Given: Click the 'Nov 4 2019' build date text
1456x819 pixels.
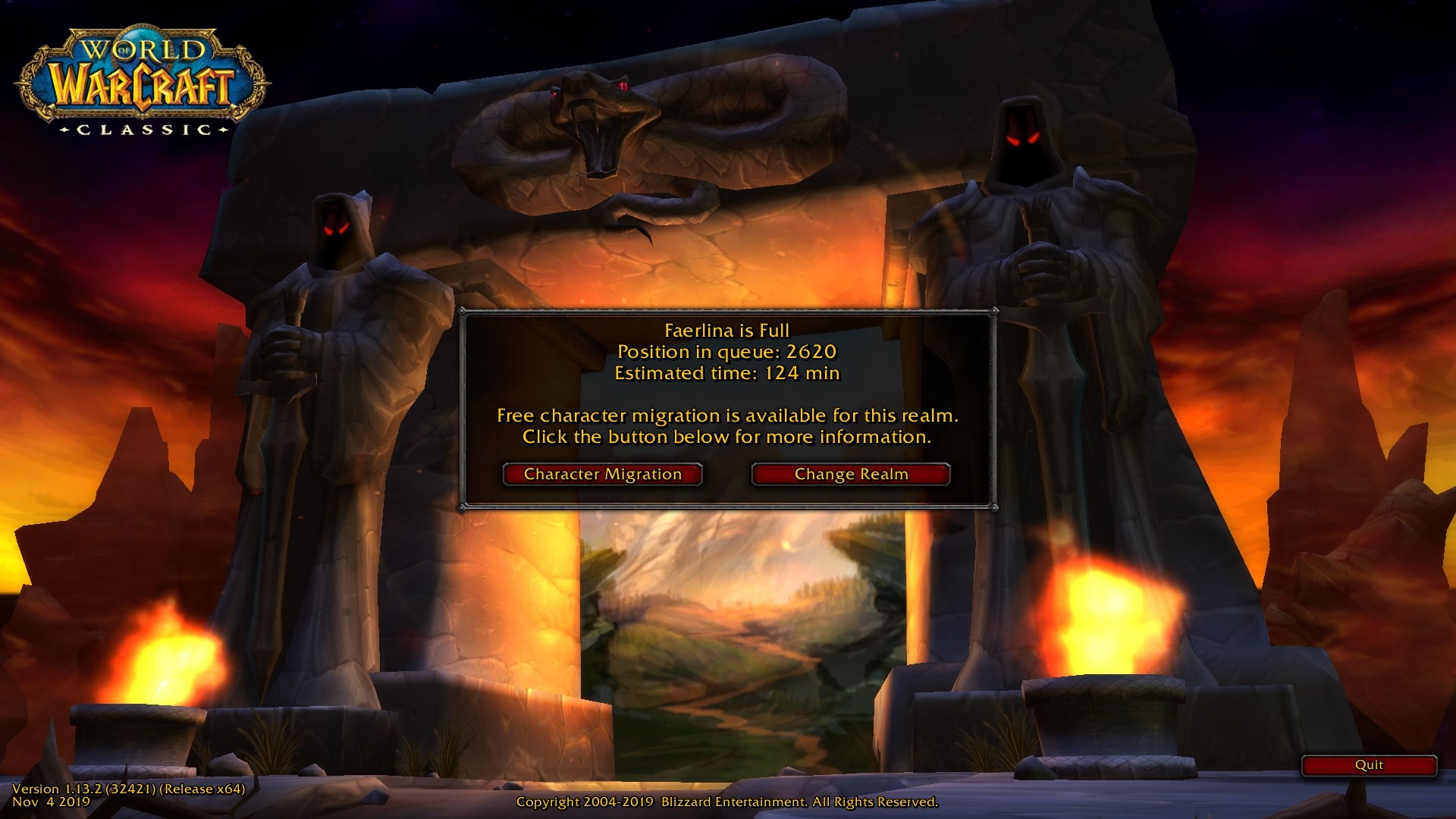Looking at the screenshot, I should coord(52,805).
